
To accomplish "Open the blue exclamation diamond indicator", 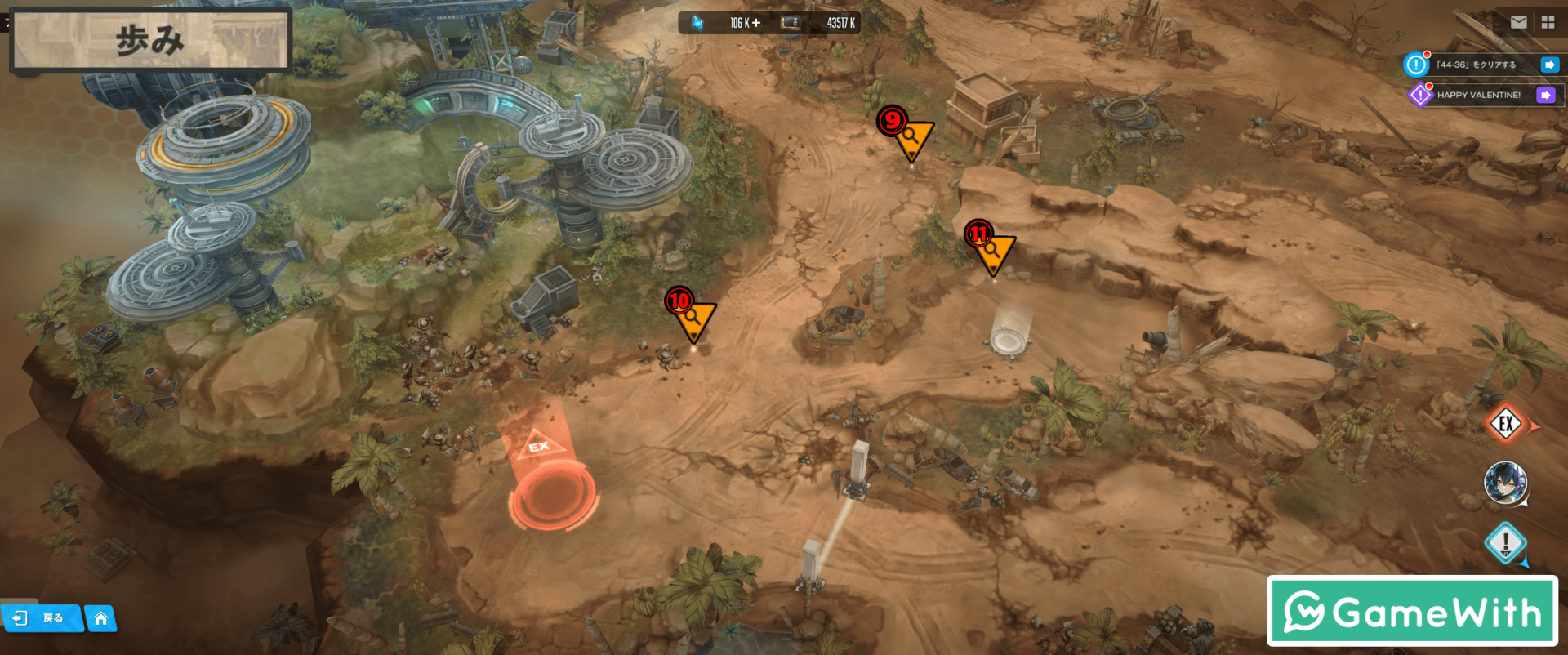I will 1505,542.
